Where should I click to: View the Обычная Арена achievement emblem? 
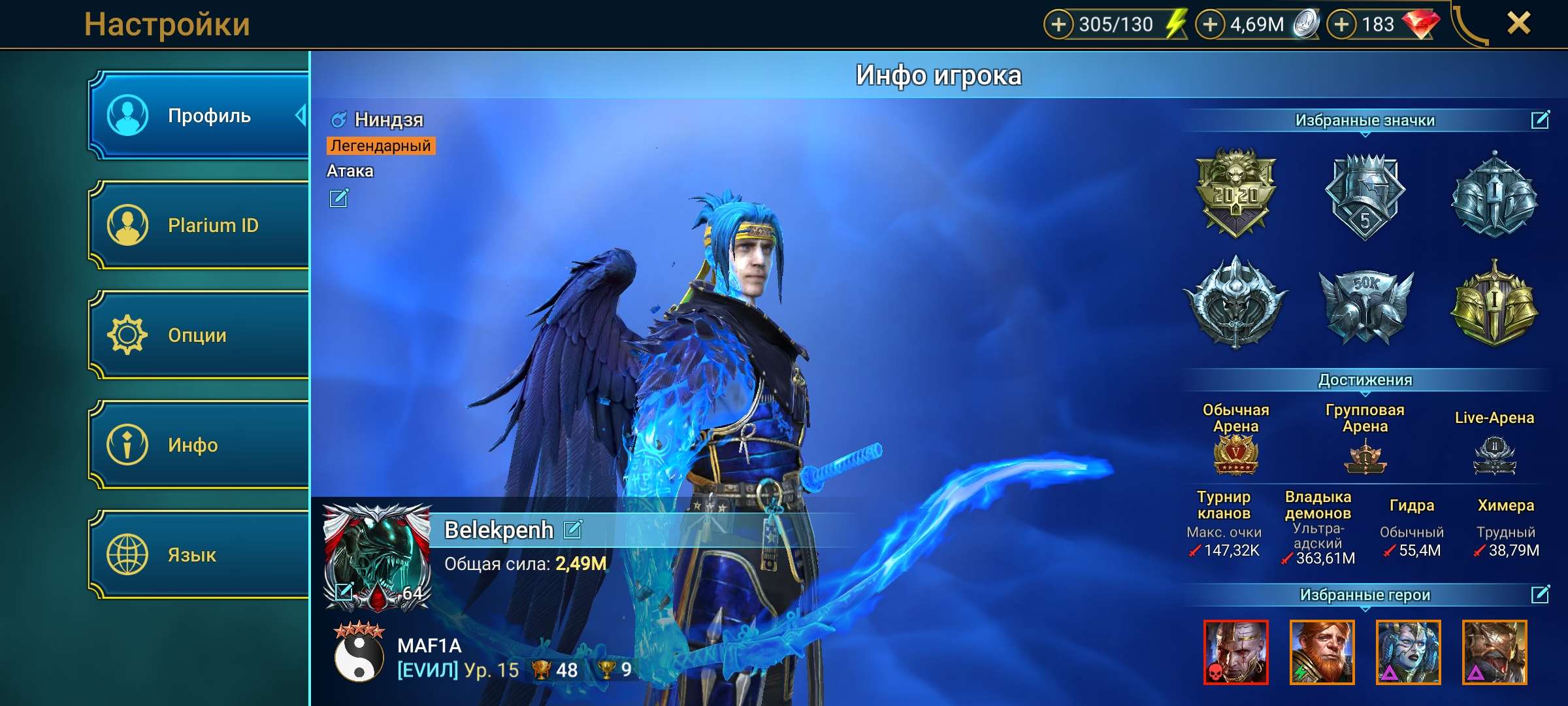[x=1235, y=454]
